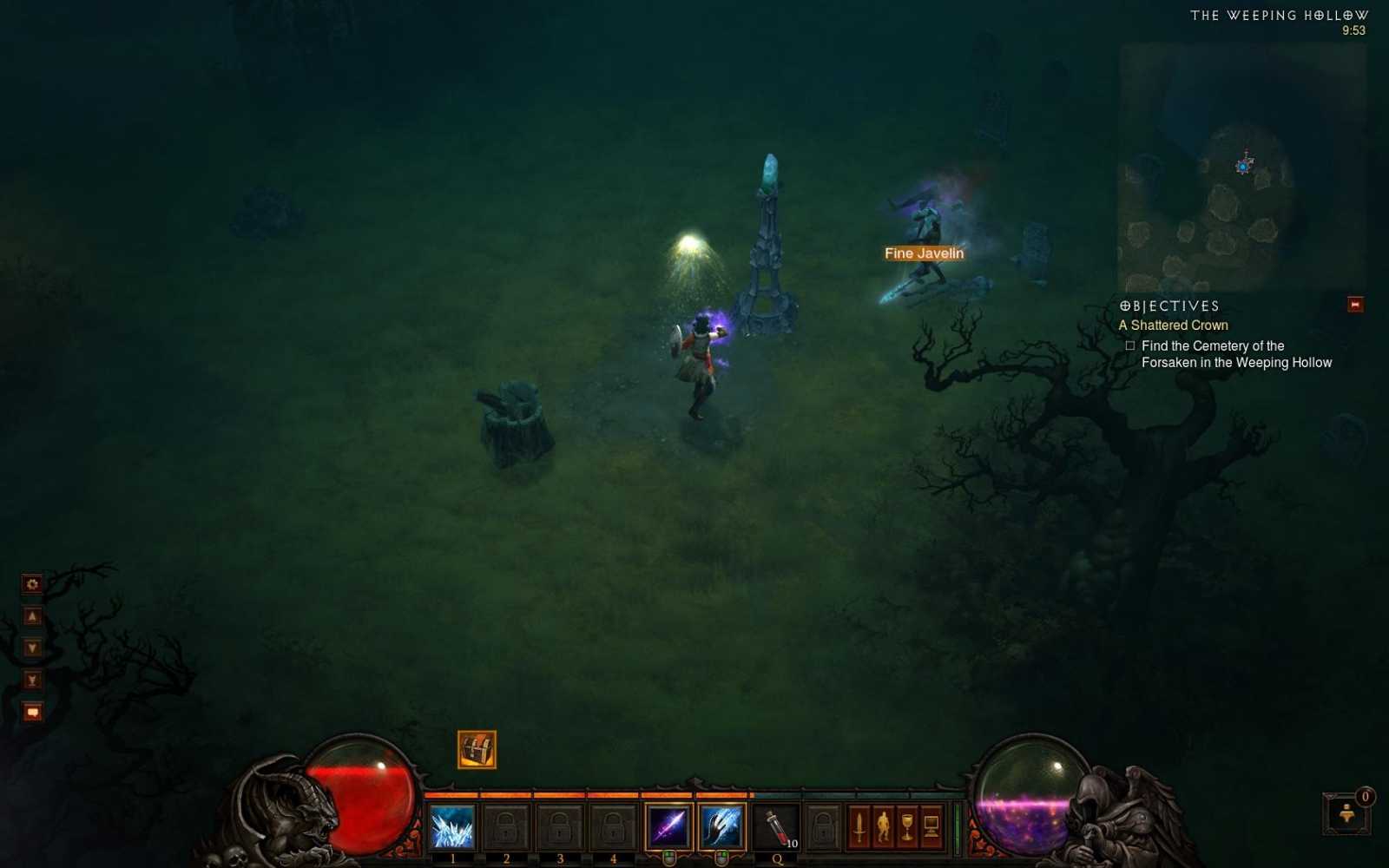The image size is (1389, 868).
Task: Pick up the Fine Javelin item
Action: pos(923,253)
